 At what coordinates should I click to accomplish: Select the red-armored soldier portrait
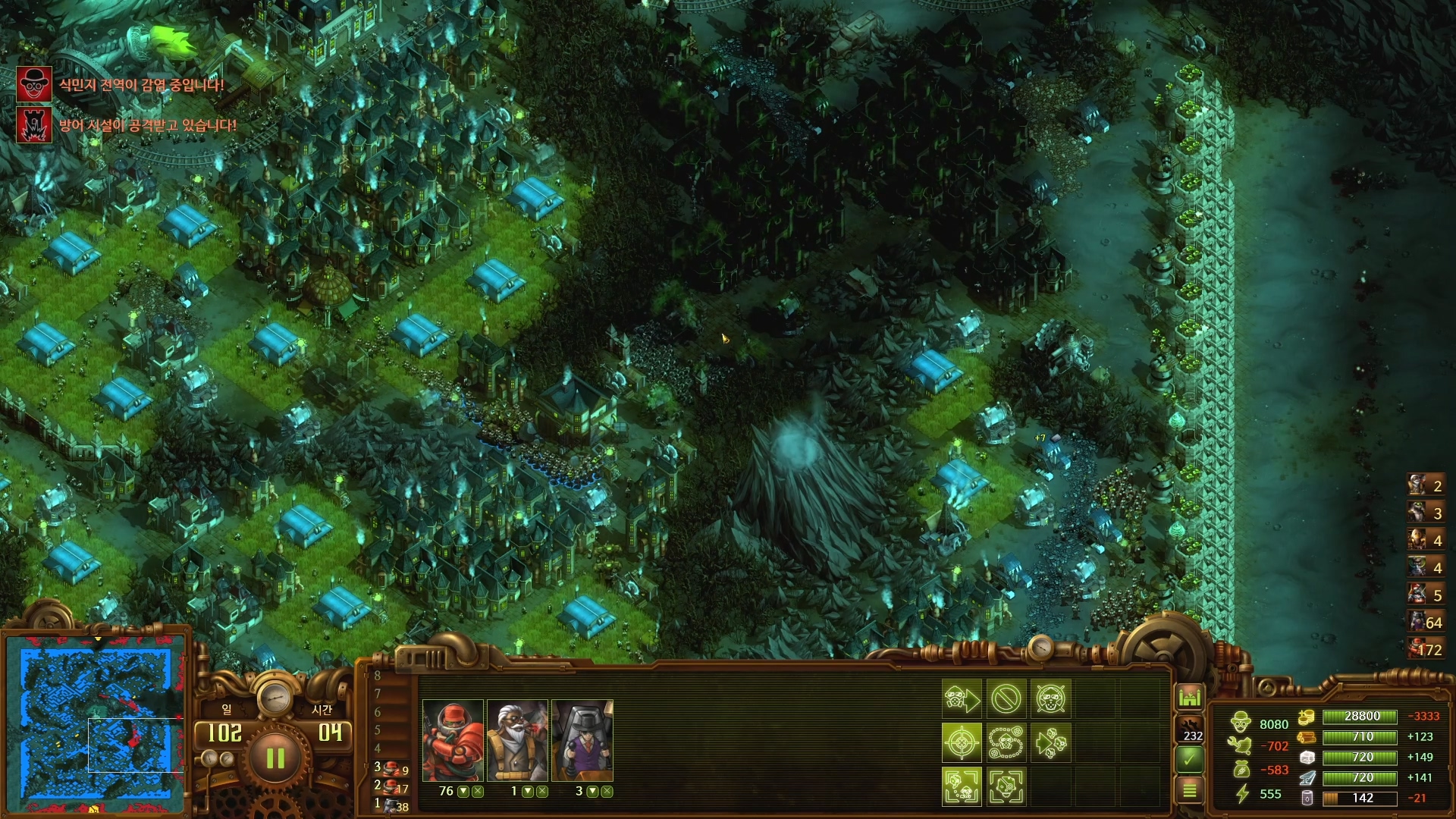(453, 741)
